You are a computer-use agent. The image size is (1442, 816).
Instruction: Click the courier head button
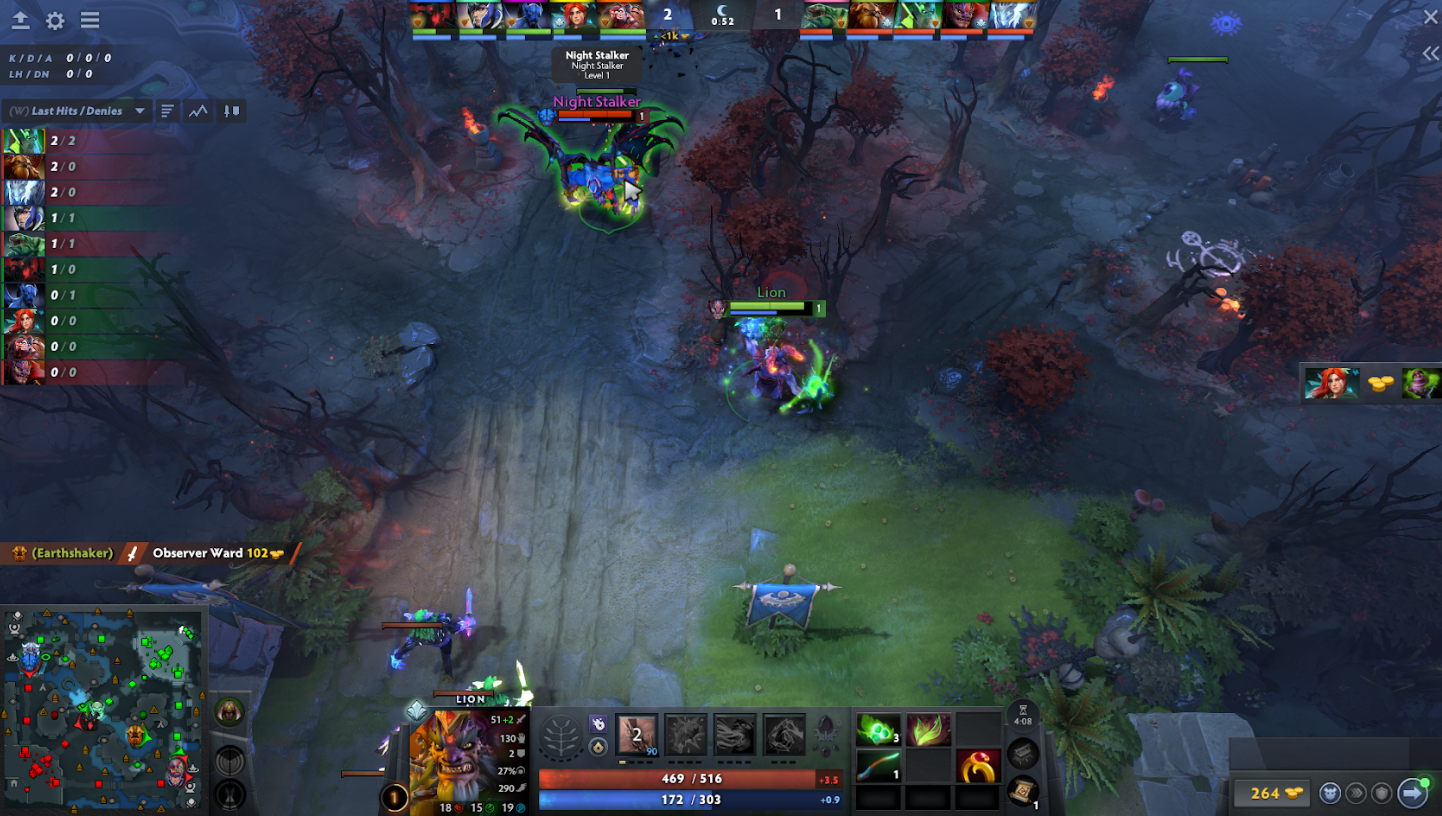(x=1329, y=793)
